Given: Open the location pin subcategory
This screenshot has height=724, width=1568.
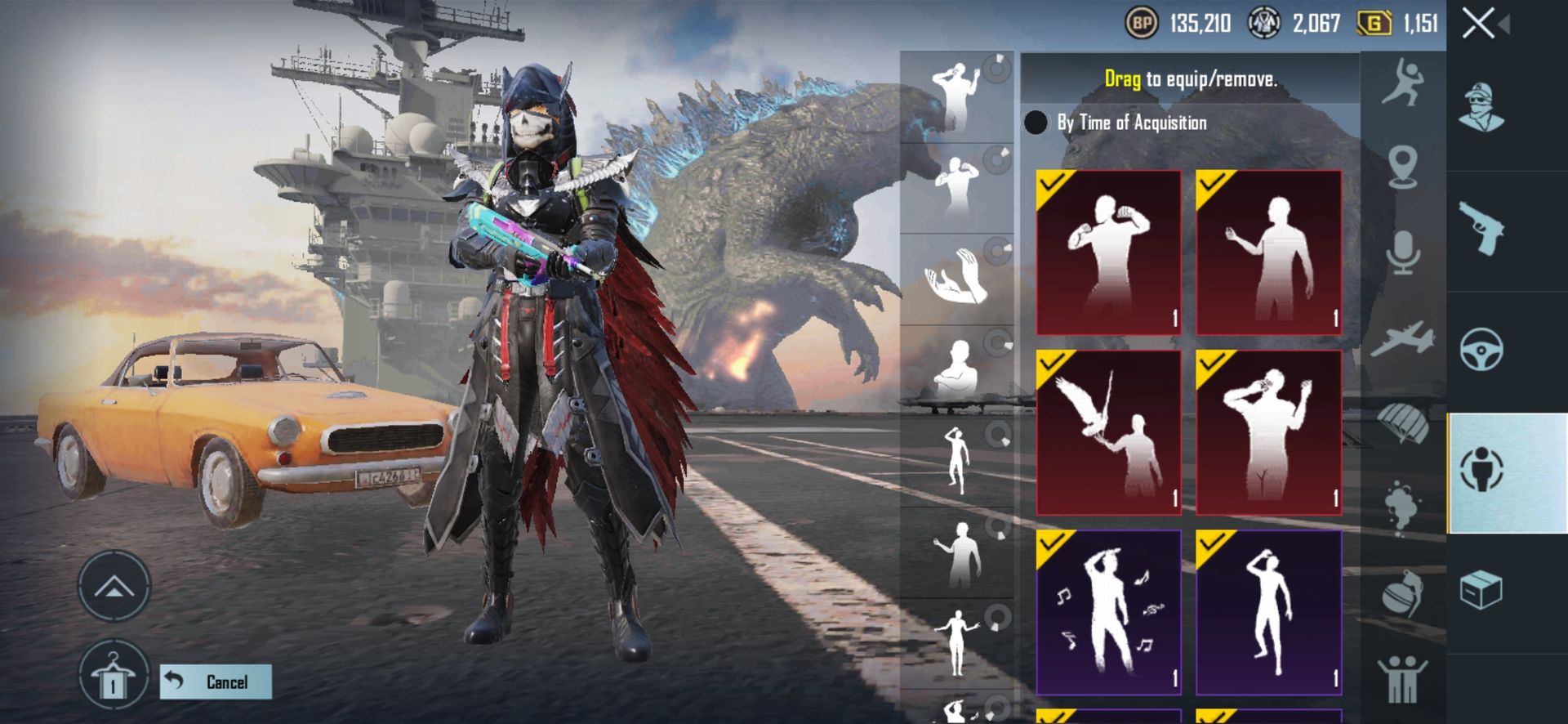Looking at the screenshot, I should [1403, 167].
